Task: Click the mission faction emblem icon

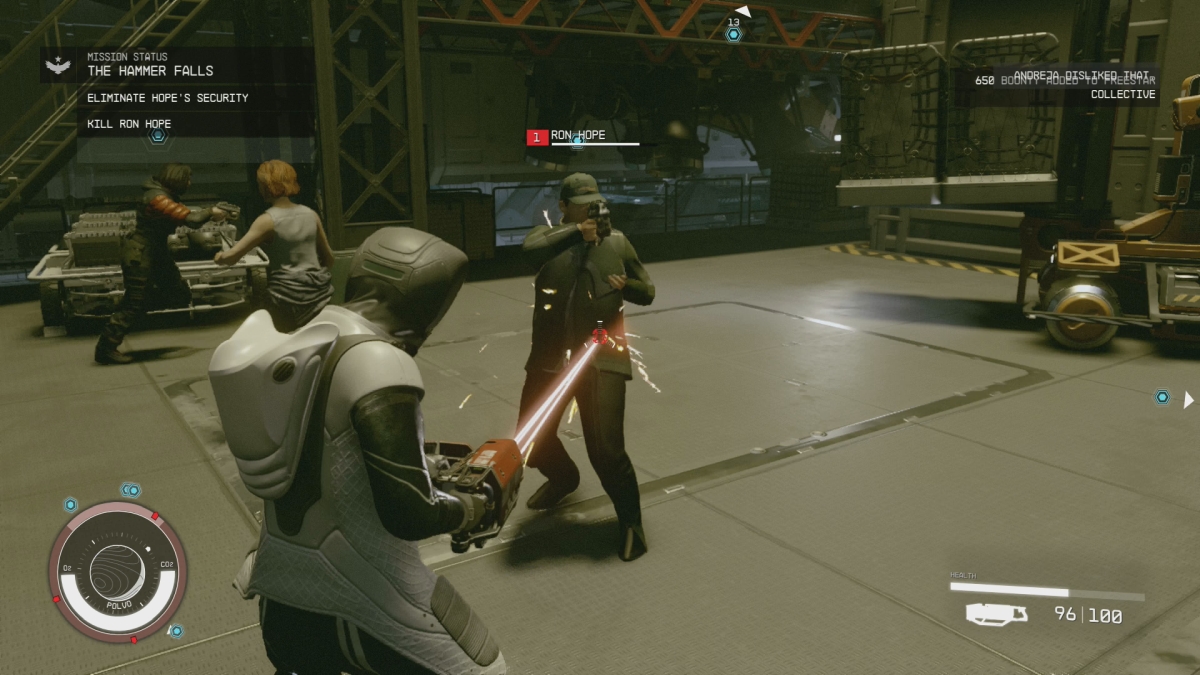Action: (x=59, y=66)
